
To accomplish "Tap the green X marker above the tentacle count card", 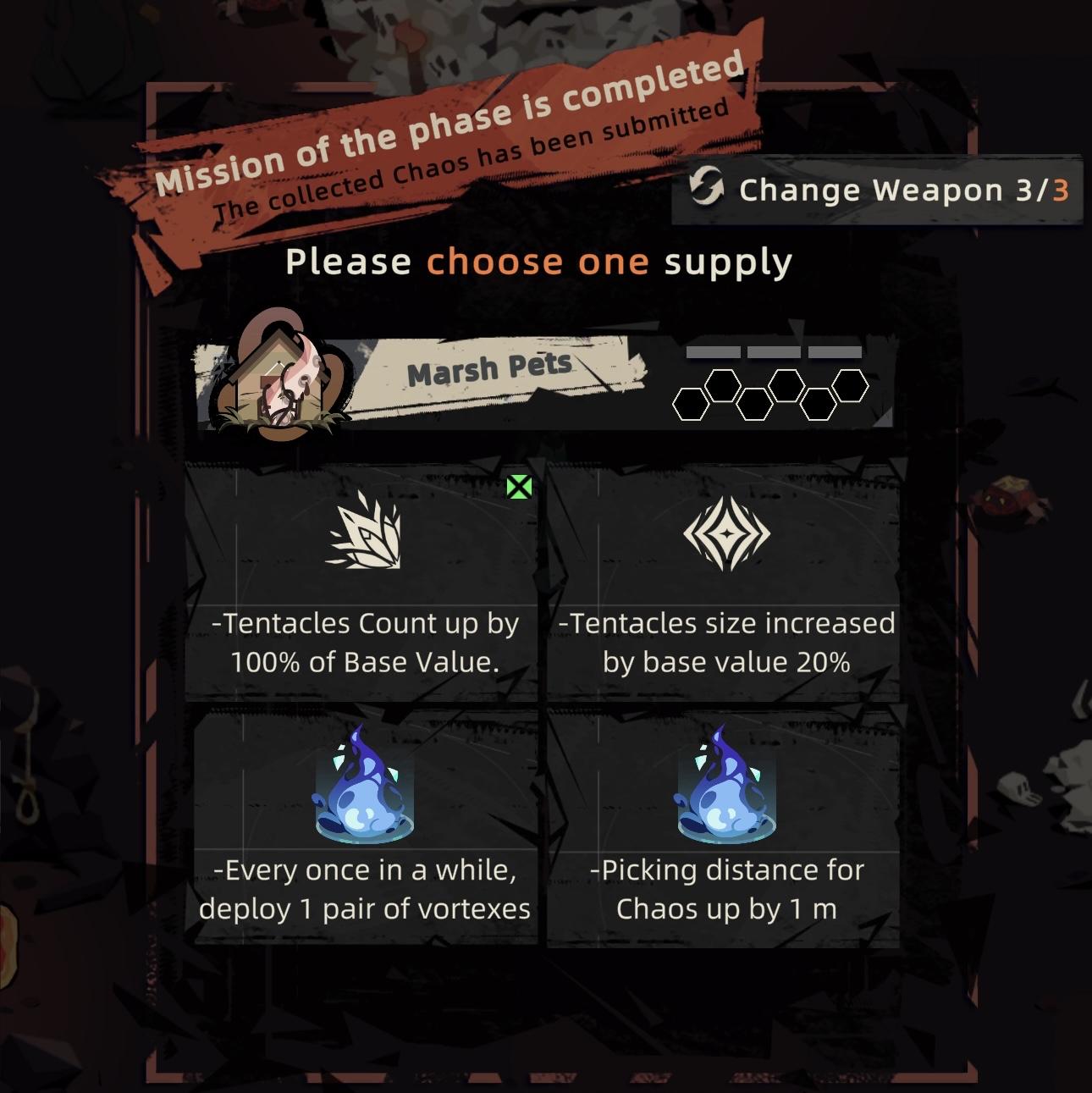I will [x=517, y=487].
